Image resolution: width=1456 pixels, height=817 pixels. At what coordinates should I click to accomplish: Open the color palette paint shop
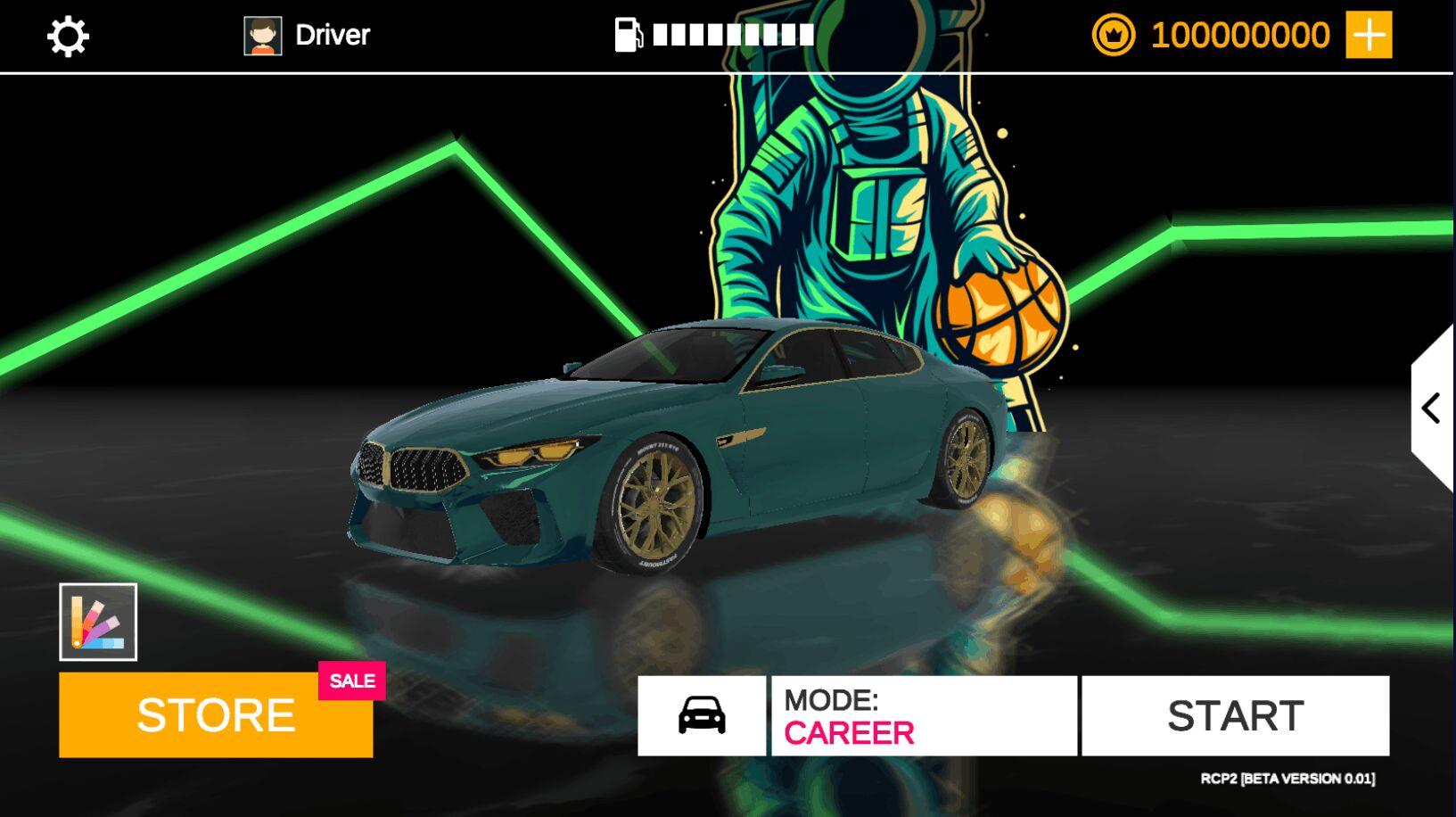98,622
